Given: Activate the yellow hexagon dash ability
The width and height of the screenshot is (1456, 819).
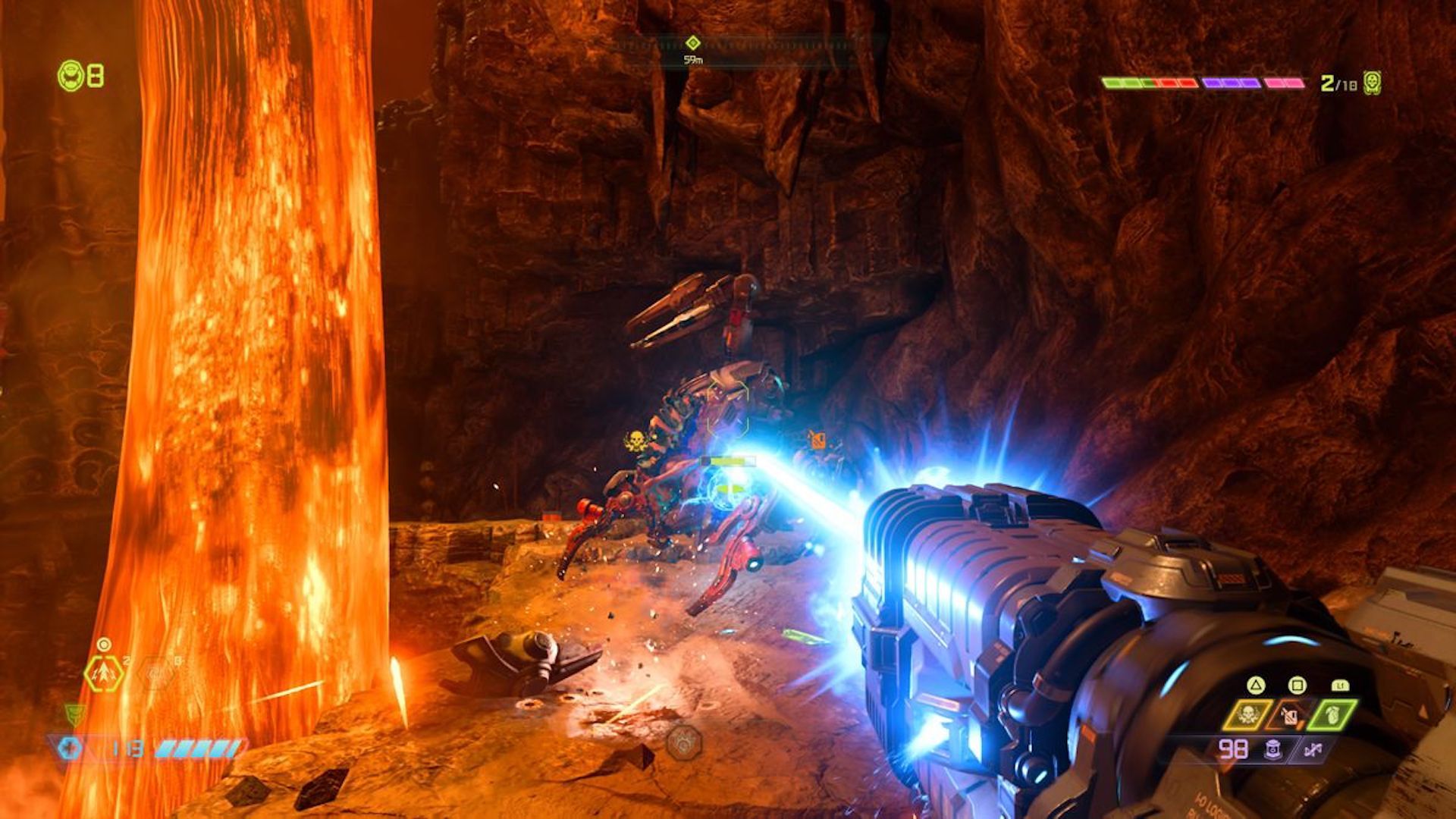Looking at the screenshot, I should coord(104,673).
